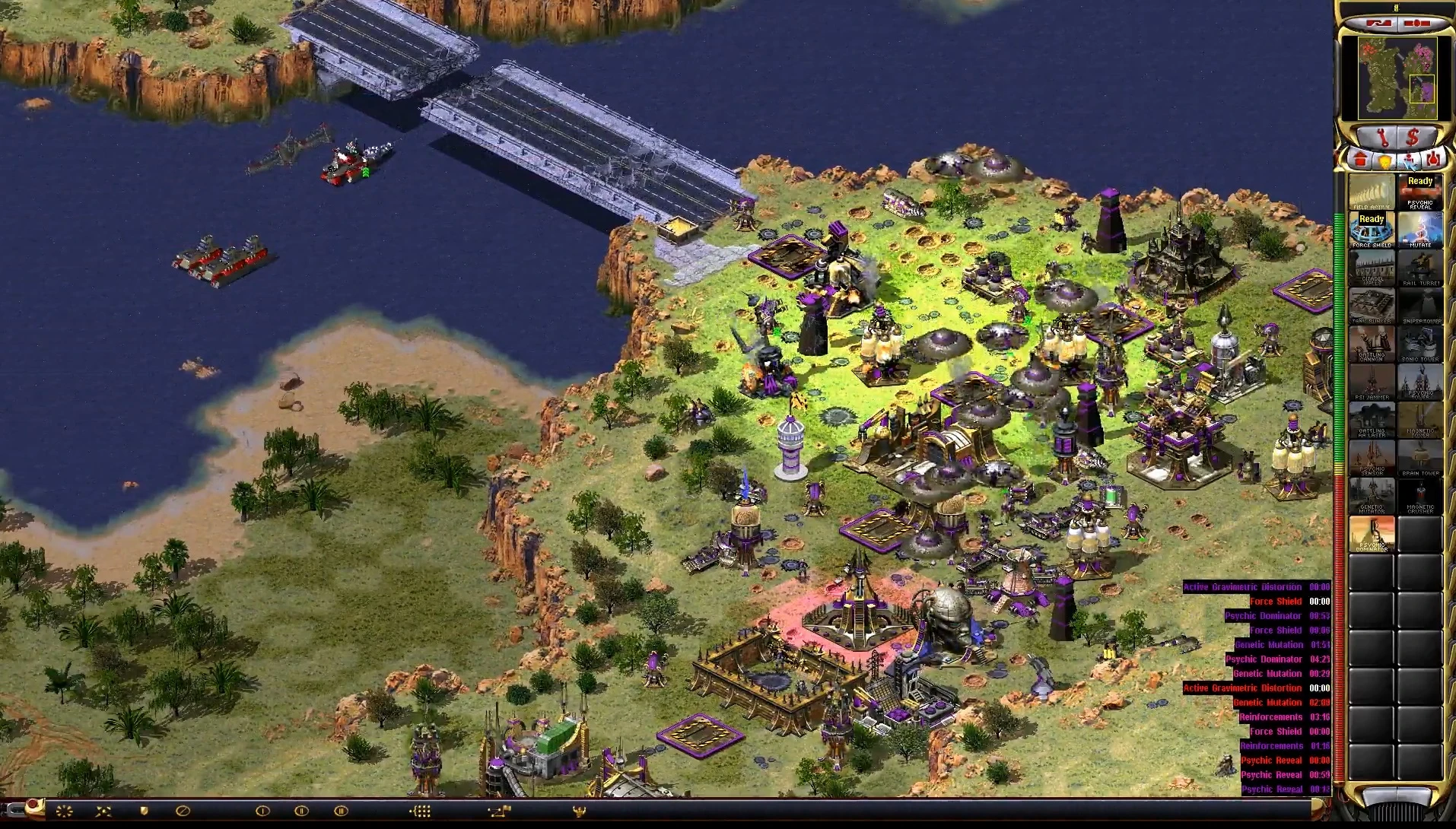Switch to the structures build tab
The image size is (1456, 829).
(1359, 160)
